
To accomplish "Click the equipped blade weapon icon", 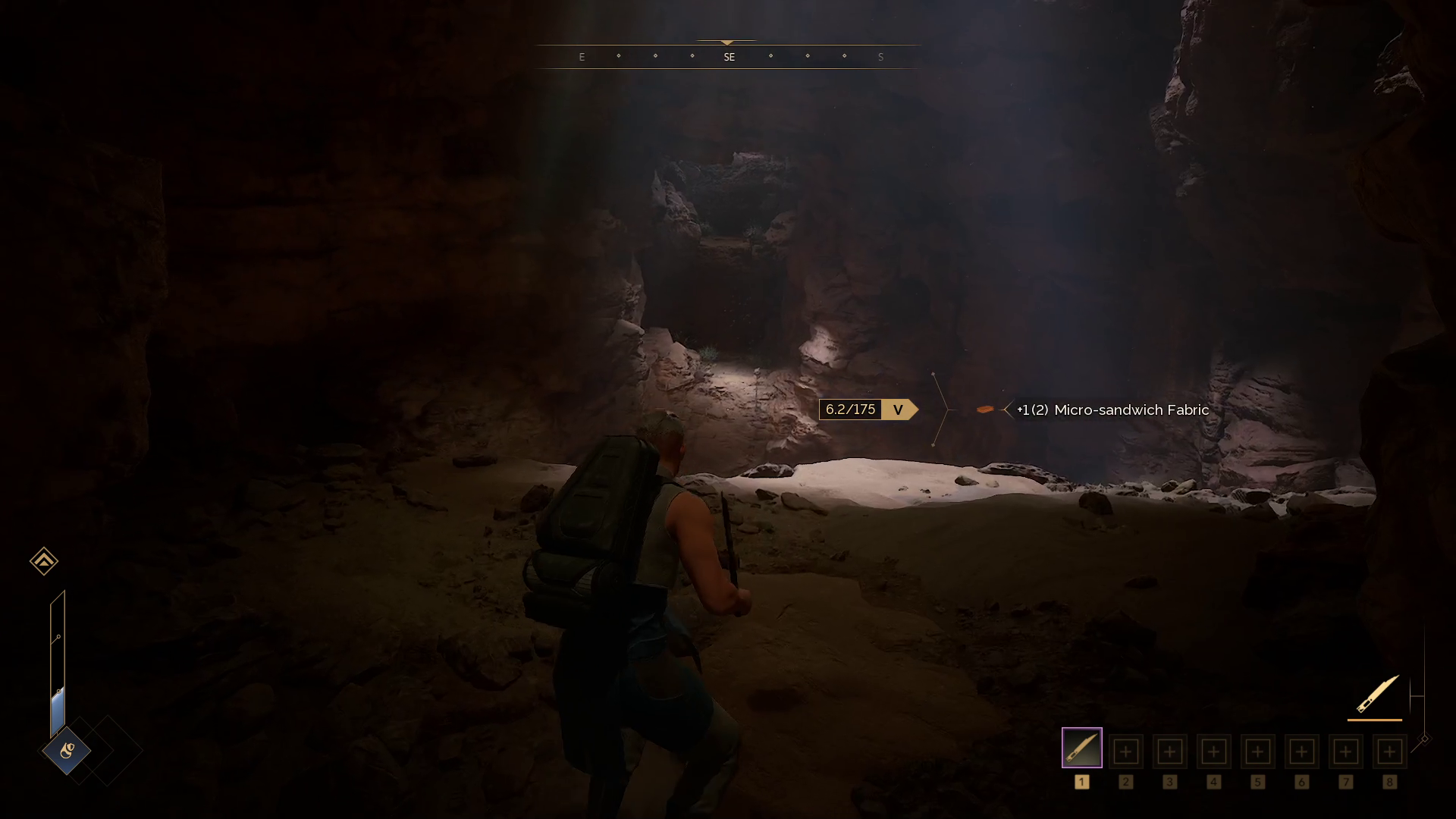I will [x=1376, y=694].
